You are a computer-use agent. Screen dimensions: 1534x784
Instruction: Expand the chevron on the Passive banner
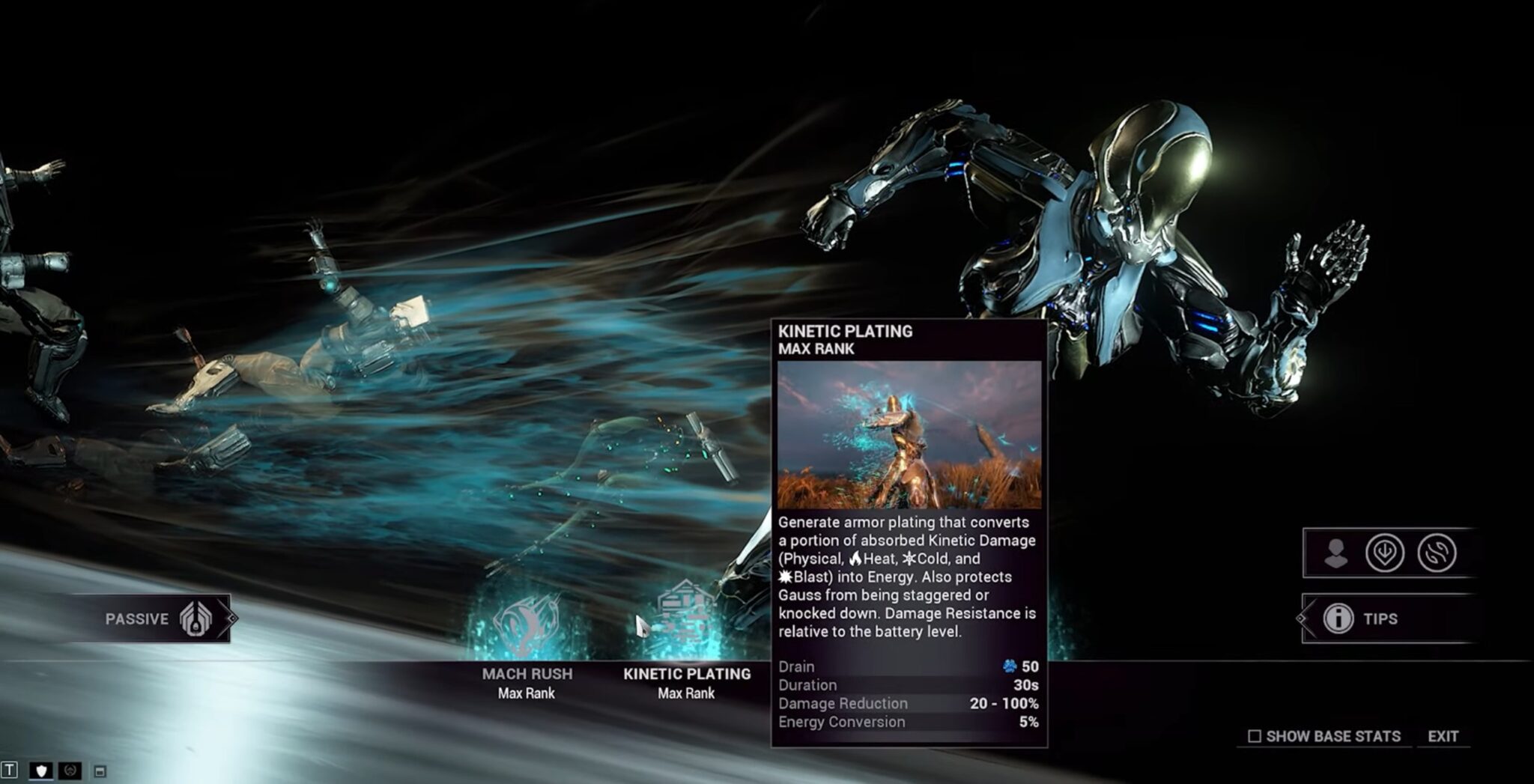pos(228,619)
